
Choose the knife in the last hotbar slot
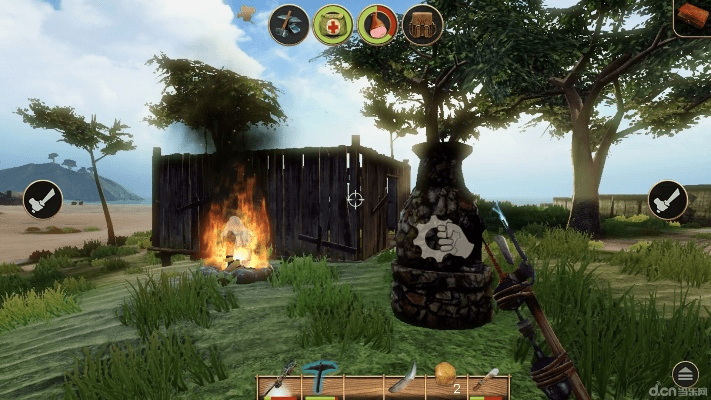(487, 381)
